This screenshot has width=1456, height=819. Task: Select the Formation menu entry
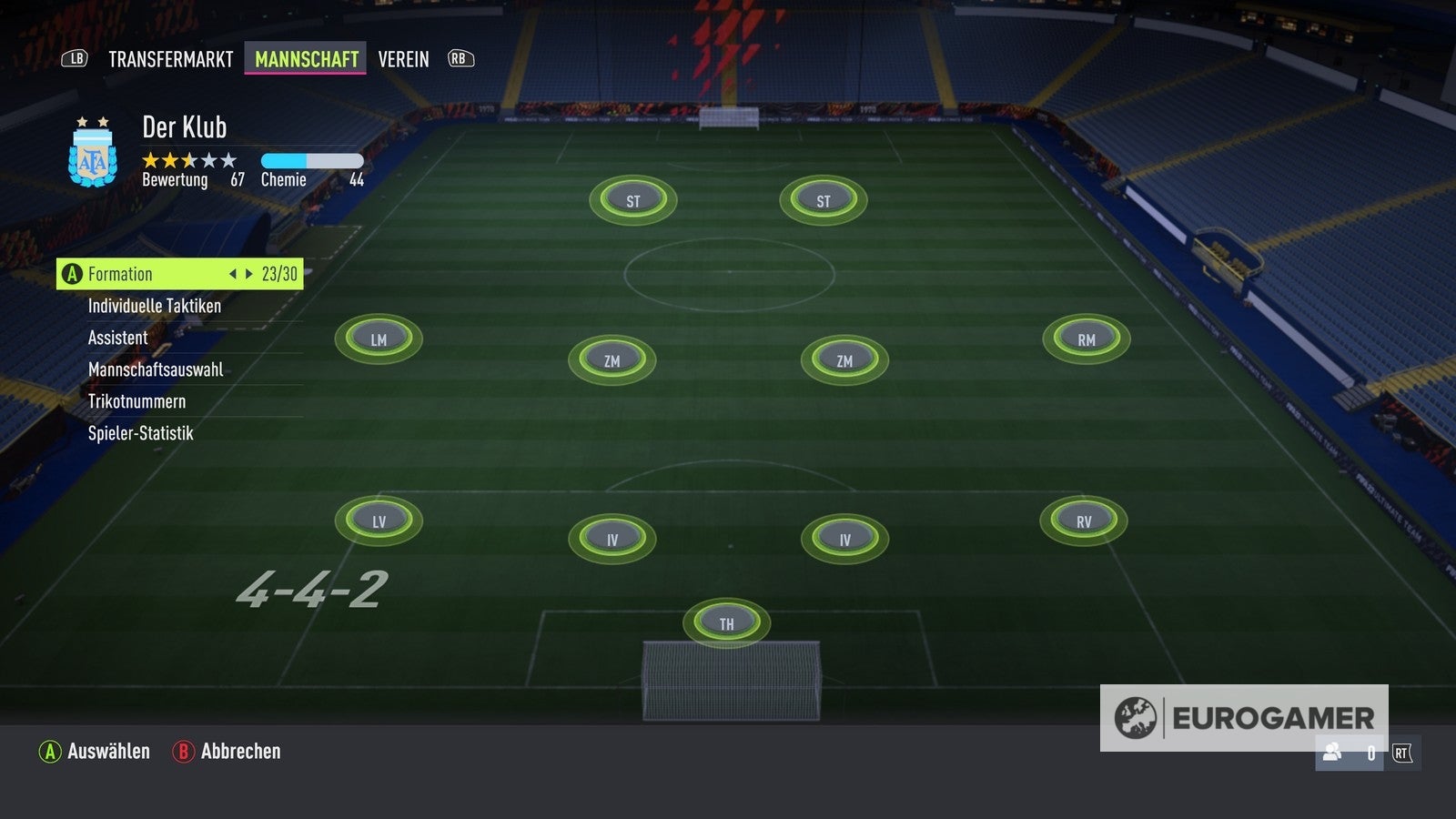[x=121, y=274]
